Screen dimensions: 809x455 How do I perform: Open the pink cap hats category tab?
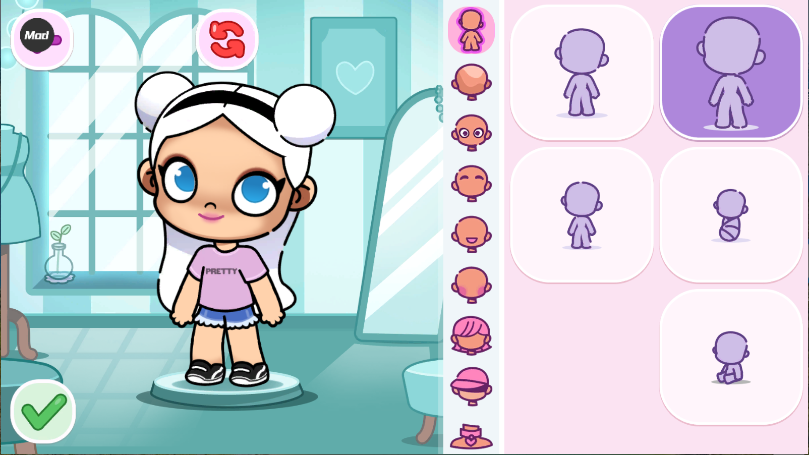[x=471, y=385]
